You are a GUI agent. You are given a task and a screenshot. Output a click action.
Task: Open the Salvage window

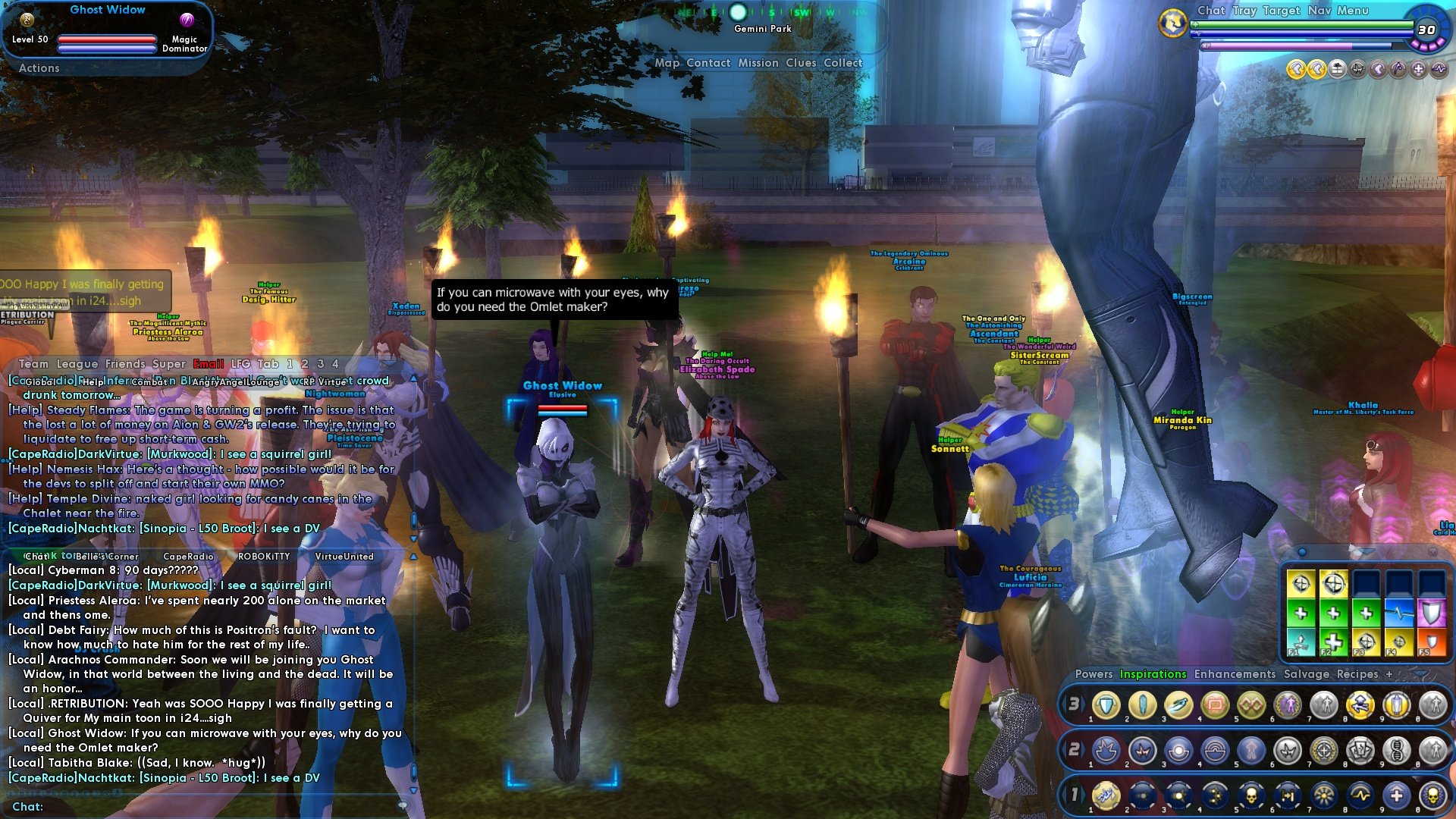tap(1306, 674)
